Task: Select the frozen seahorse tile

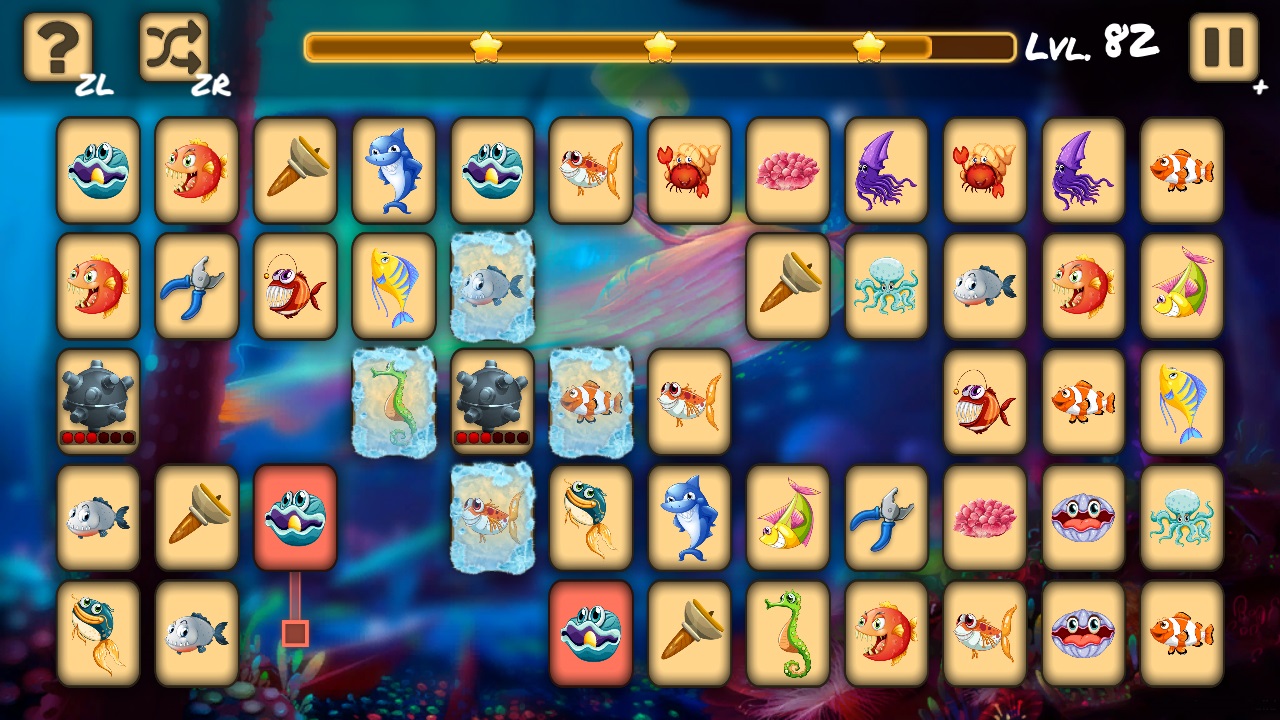Action: (393, 403)
